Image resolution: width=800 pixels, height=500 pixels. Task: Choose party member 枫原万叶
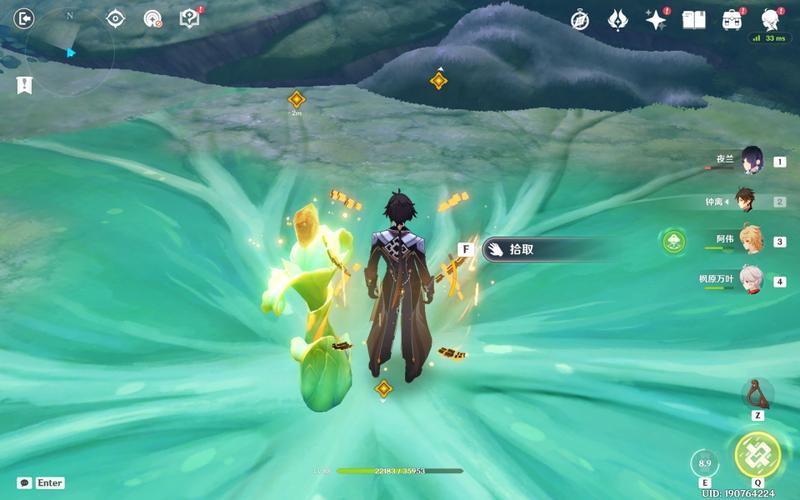tap(752, 280)
